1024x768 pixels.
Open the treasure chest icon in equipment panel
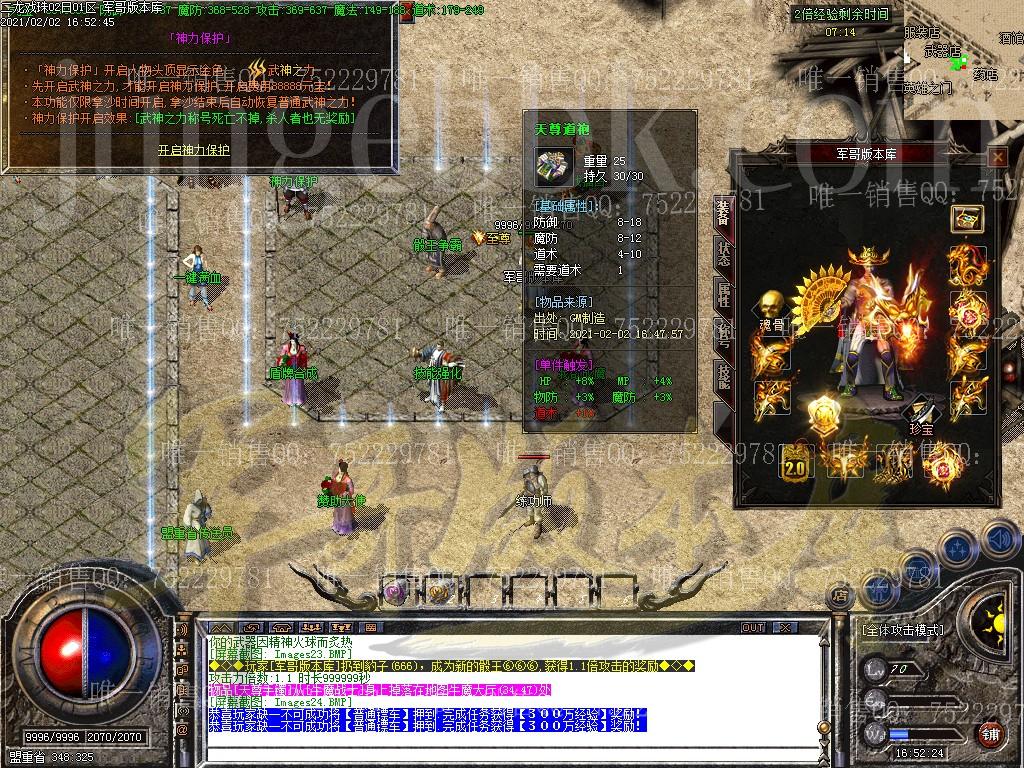point(967,218)
